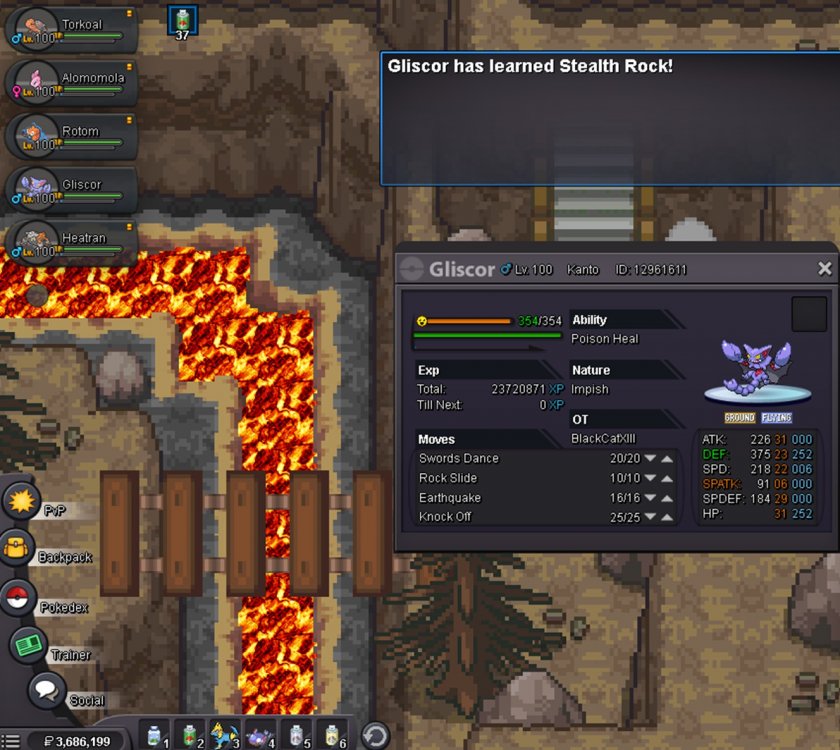The image size is (840, 750).
Task: Move Rock Slide down in move order
Action: [x=650, y=478]
